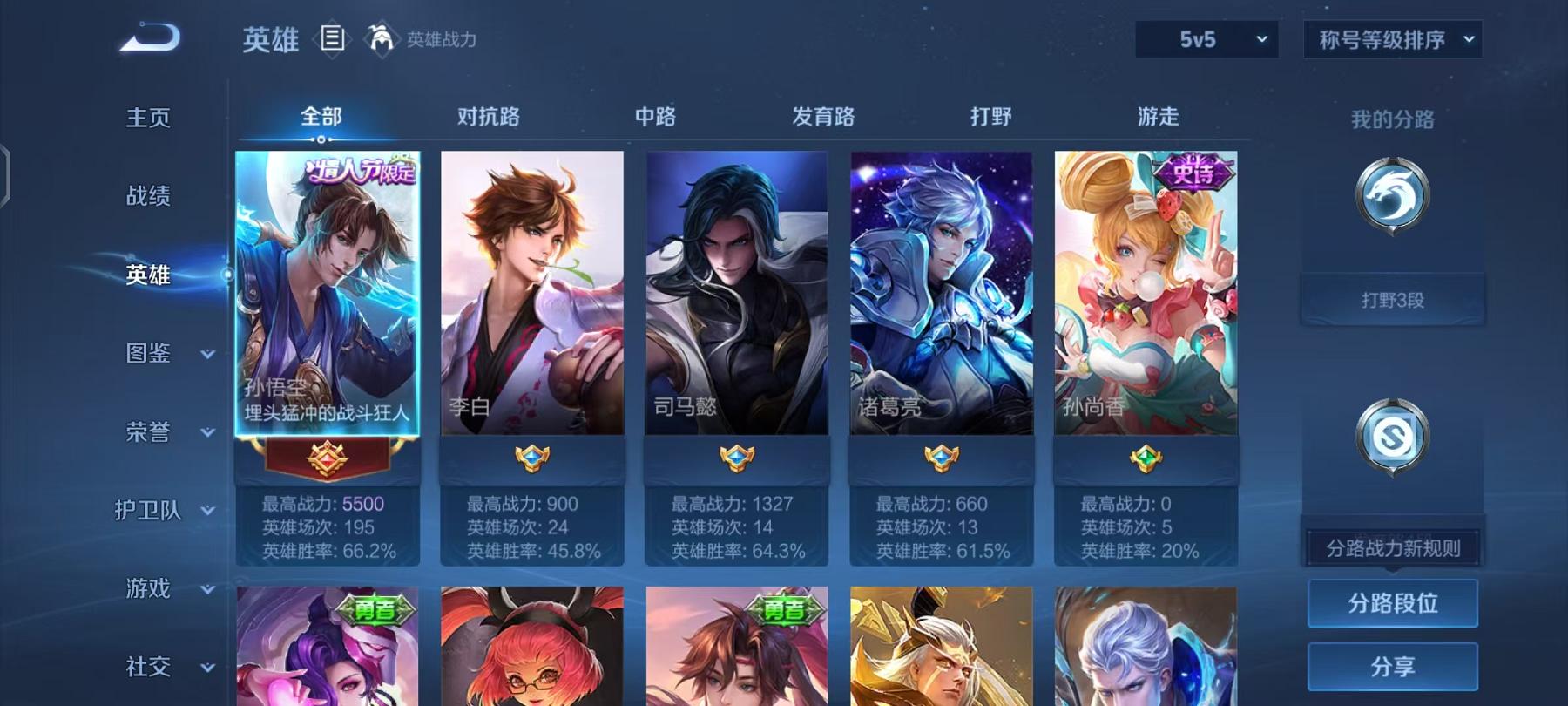Screen dimensions: 1568x706
Task: Switch to the 对抗路 tab
Action: point(489,116)
